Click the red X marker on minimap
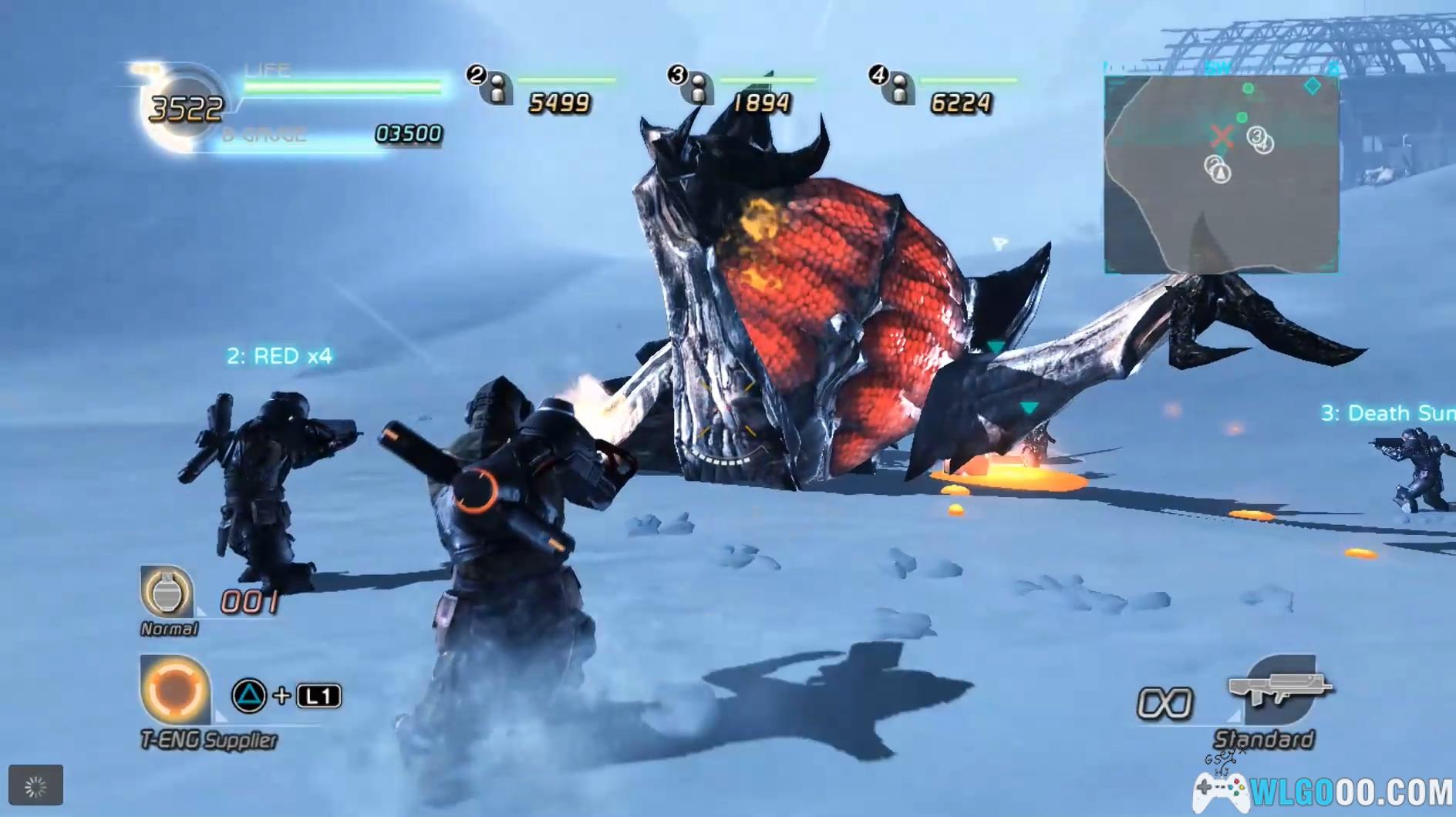 1221,137
